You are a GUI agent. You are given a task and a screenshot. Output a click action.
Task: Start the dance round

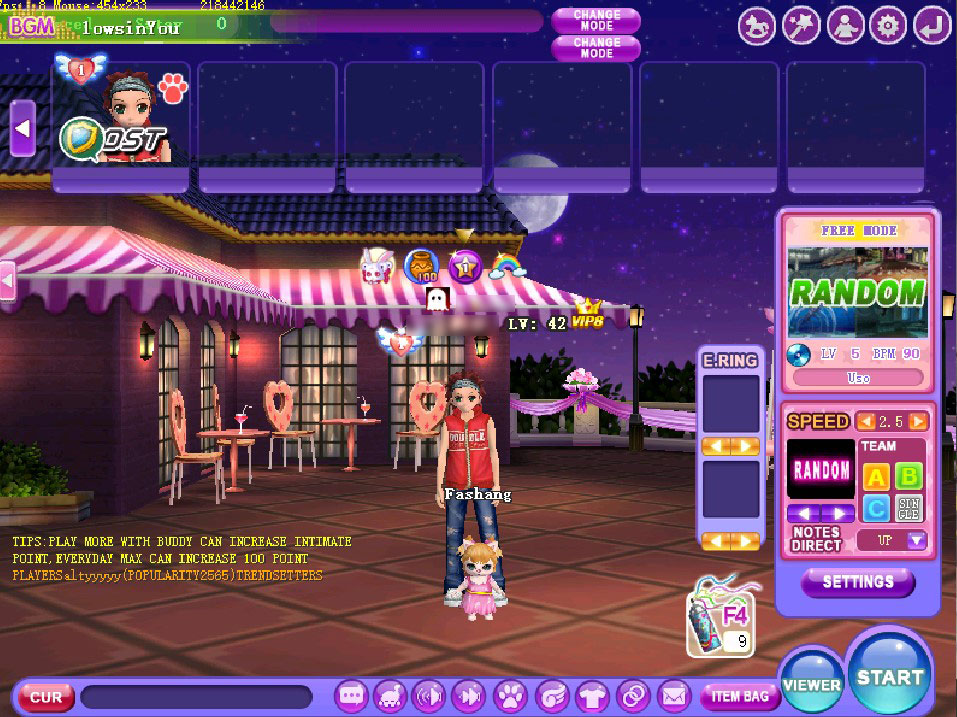889,677
